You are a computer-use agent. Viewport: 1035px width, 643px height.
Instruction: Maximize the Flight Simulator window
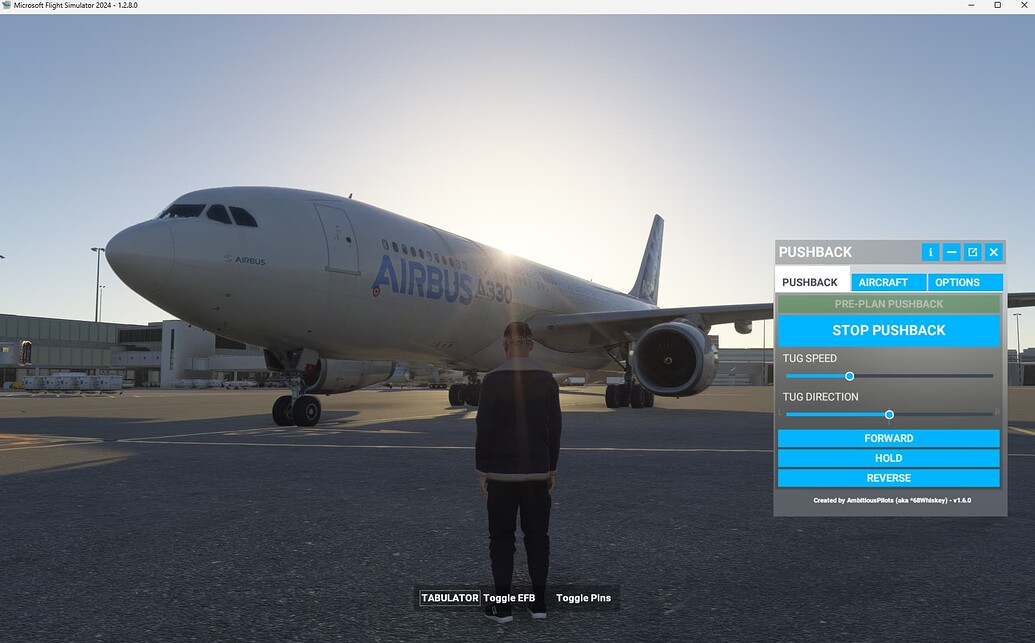(997, 6)
